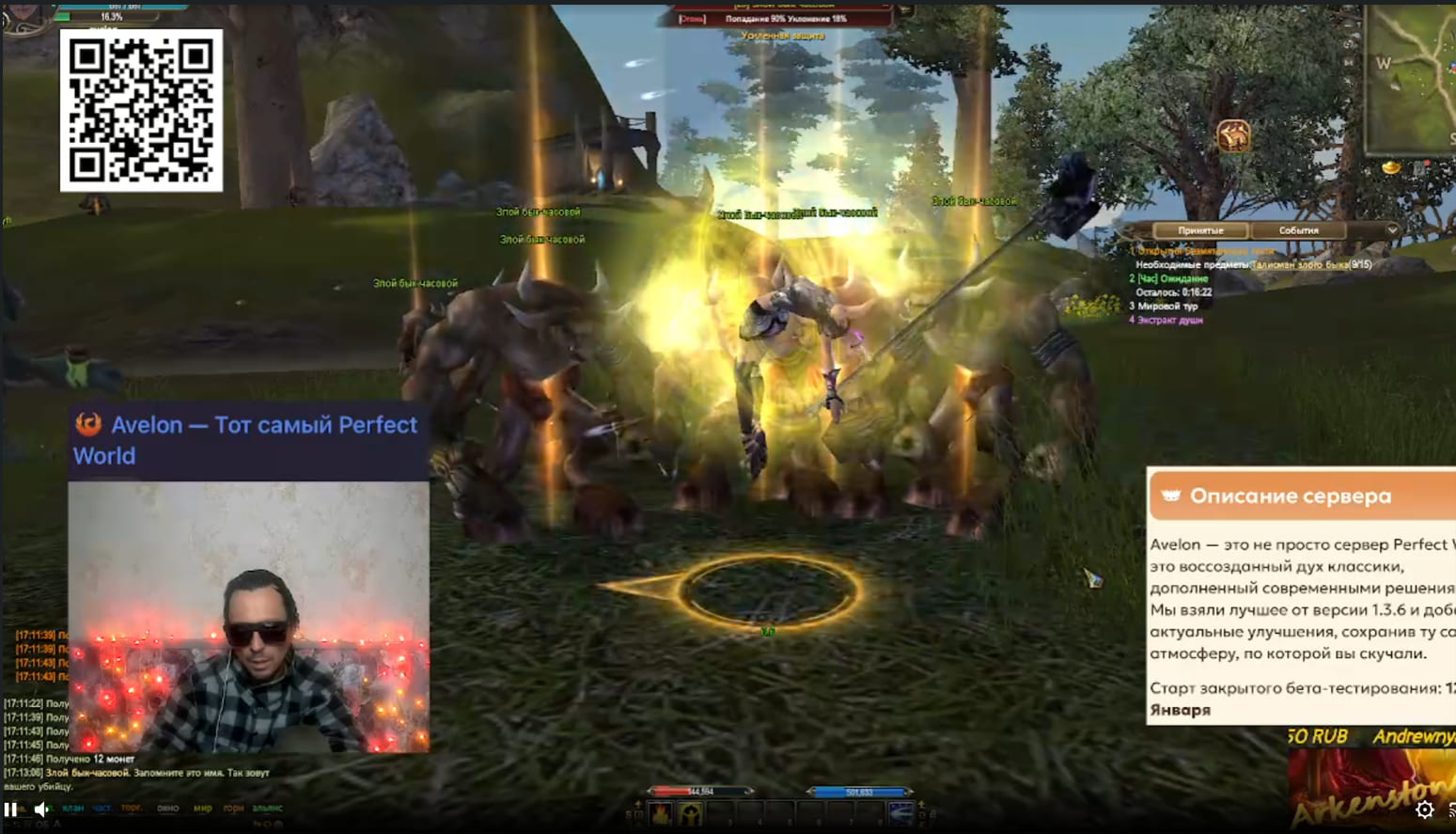Expand the right hotbar page arrow
Screen dimensions: 1456x834
point(921,805)
